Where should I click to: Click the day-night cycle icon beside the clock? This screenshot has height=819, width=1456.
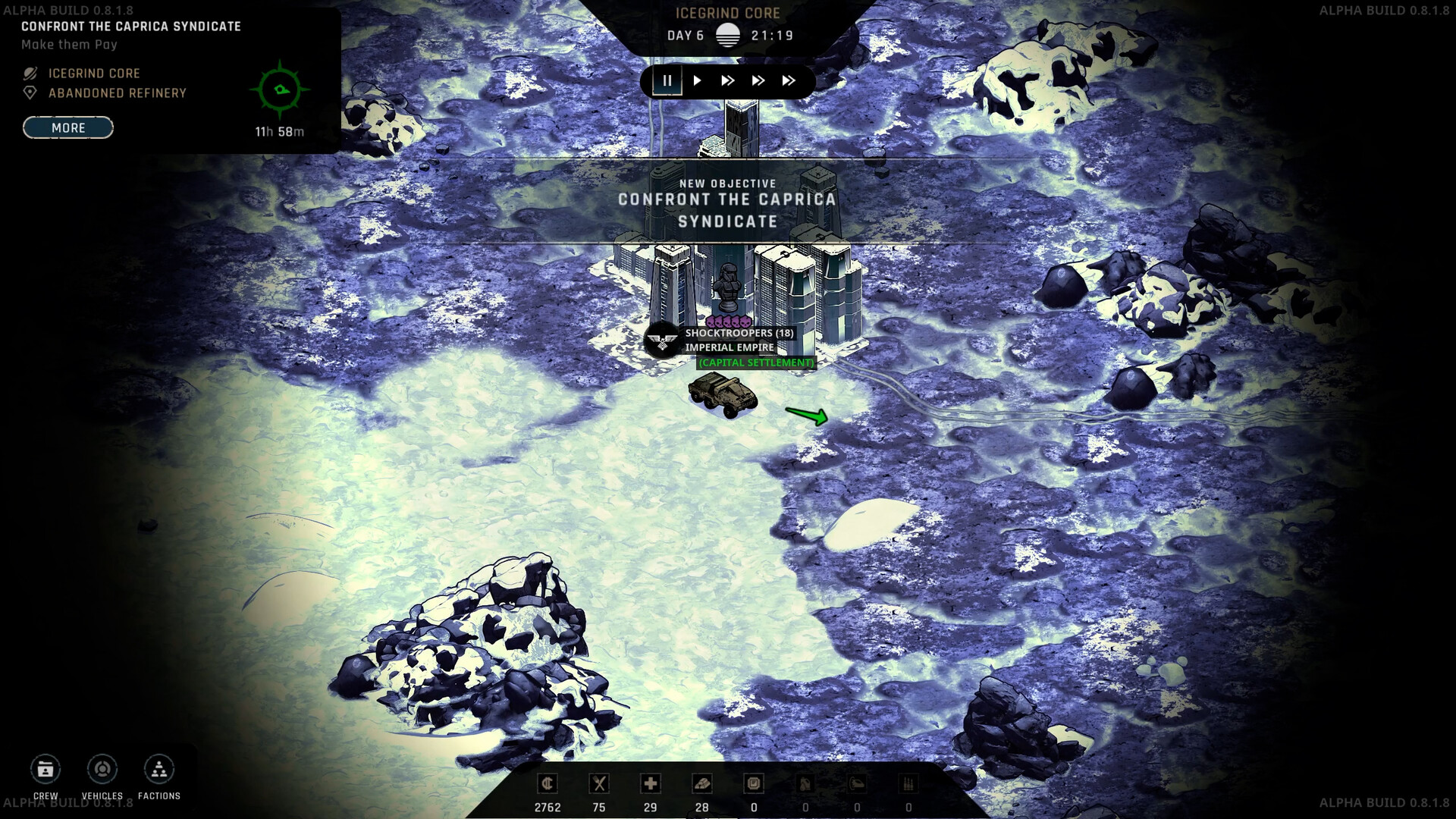coord(727,34)
